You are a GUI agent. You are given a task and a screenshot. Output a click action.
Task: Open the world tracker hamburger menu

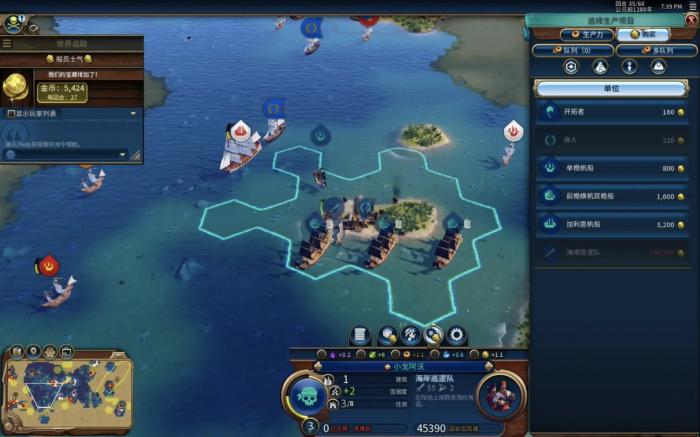pyautogui.click(x=7, y=44)
